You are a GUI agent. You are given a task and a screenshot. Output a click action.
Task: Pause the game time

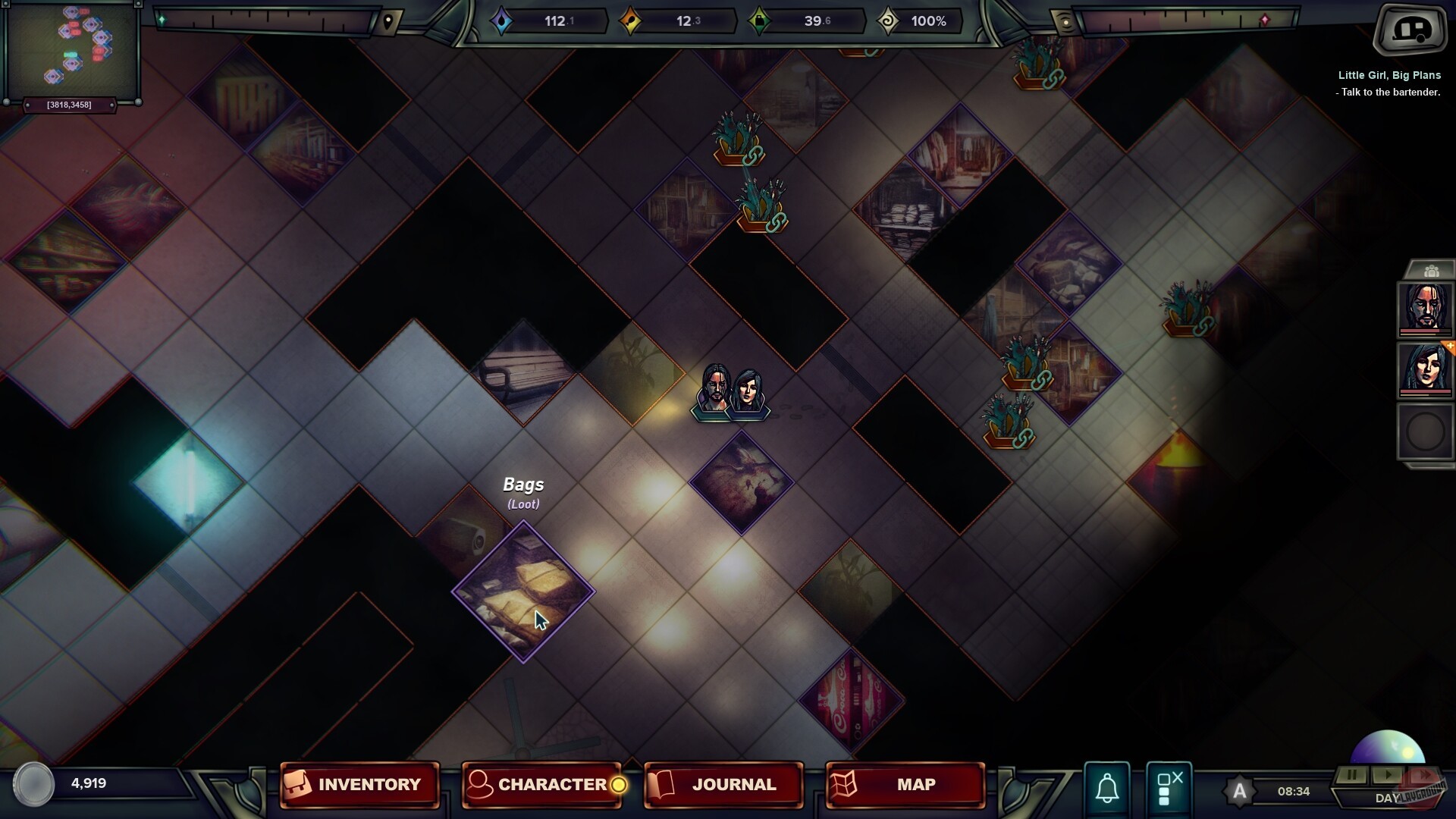point(1352,775)
